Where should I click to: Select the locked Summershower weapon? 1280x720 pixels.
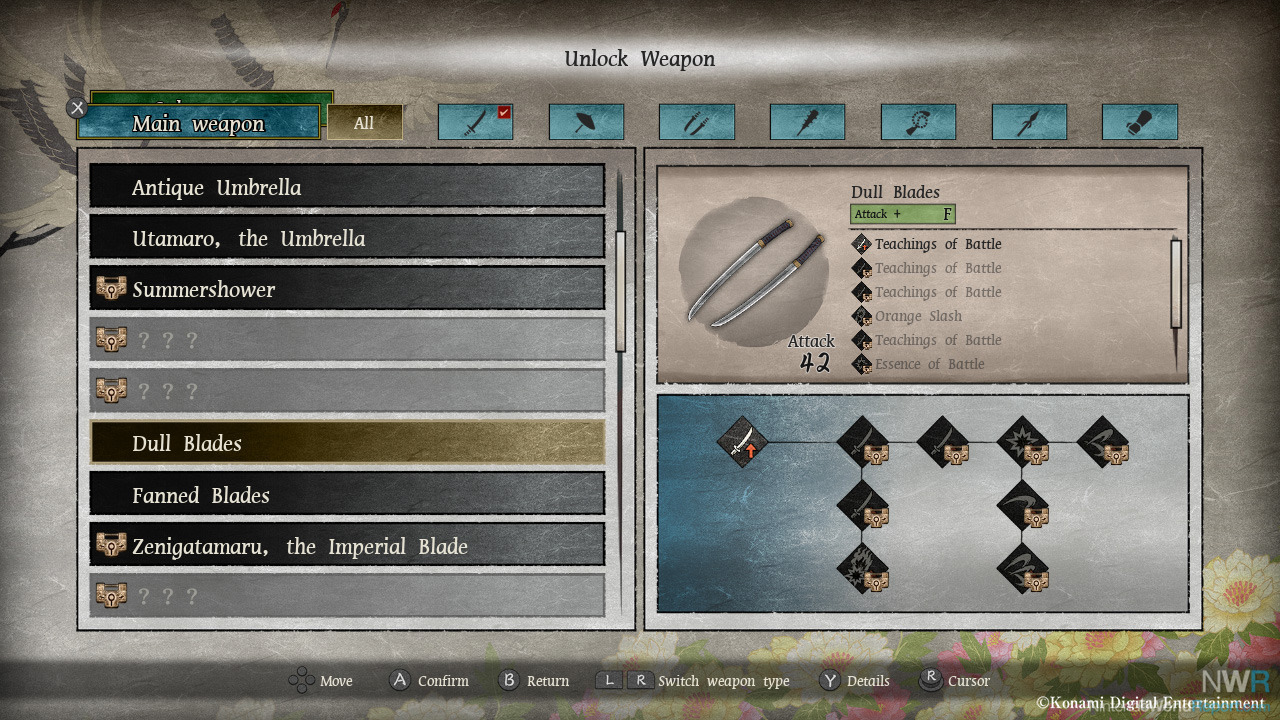[x=347, y=289]
